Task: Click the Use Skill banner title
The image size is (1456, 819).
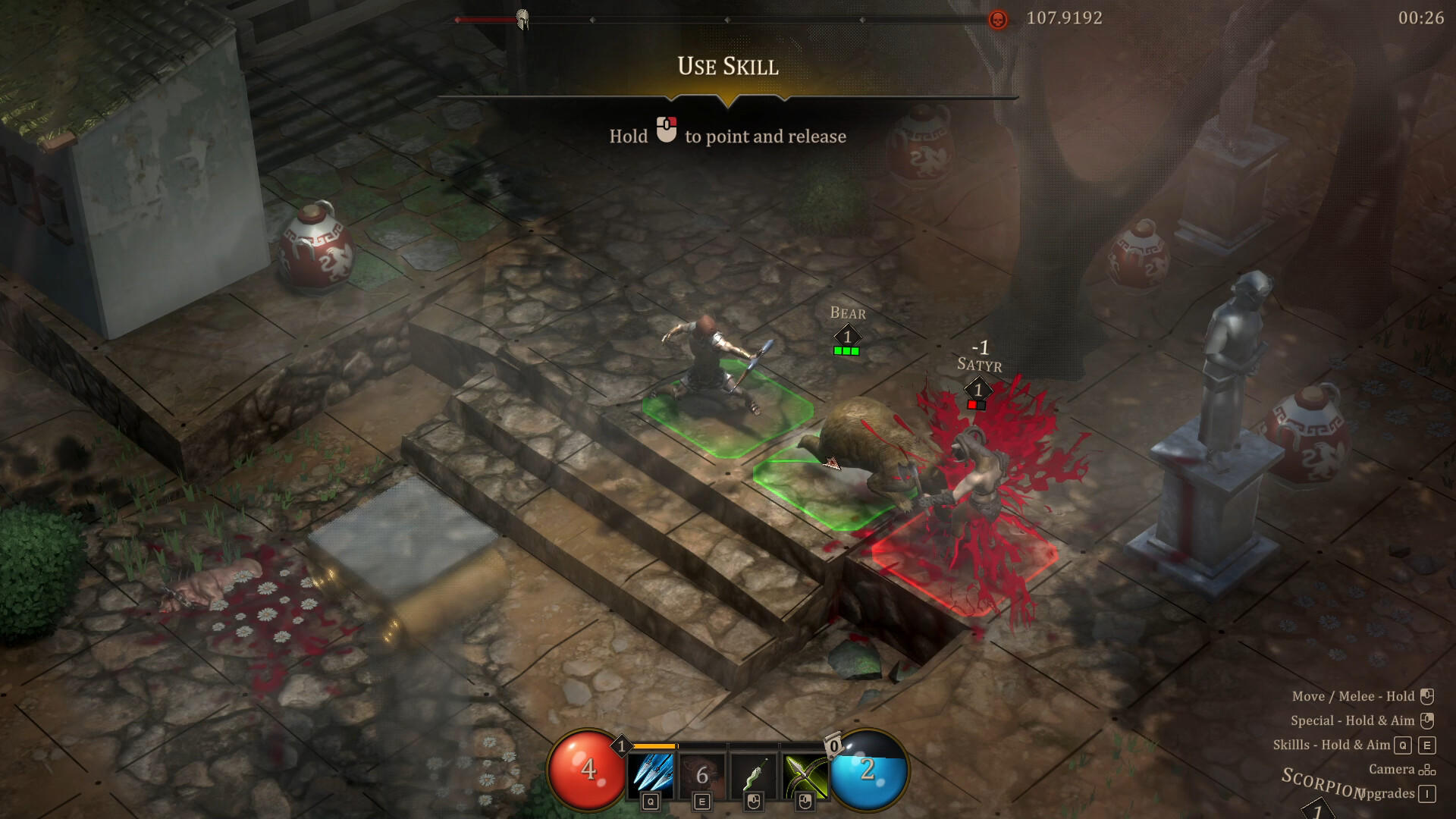Action: 728,66
